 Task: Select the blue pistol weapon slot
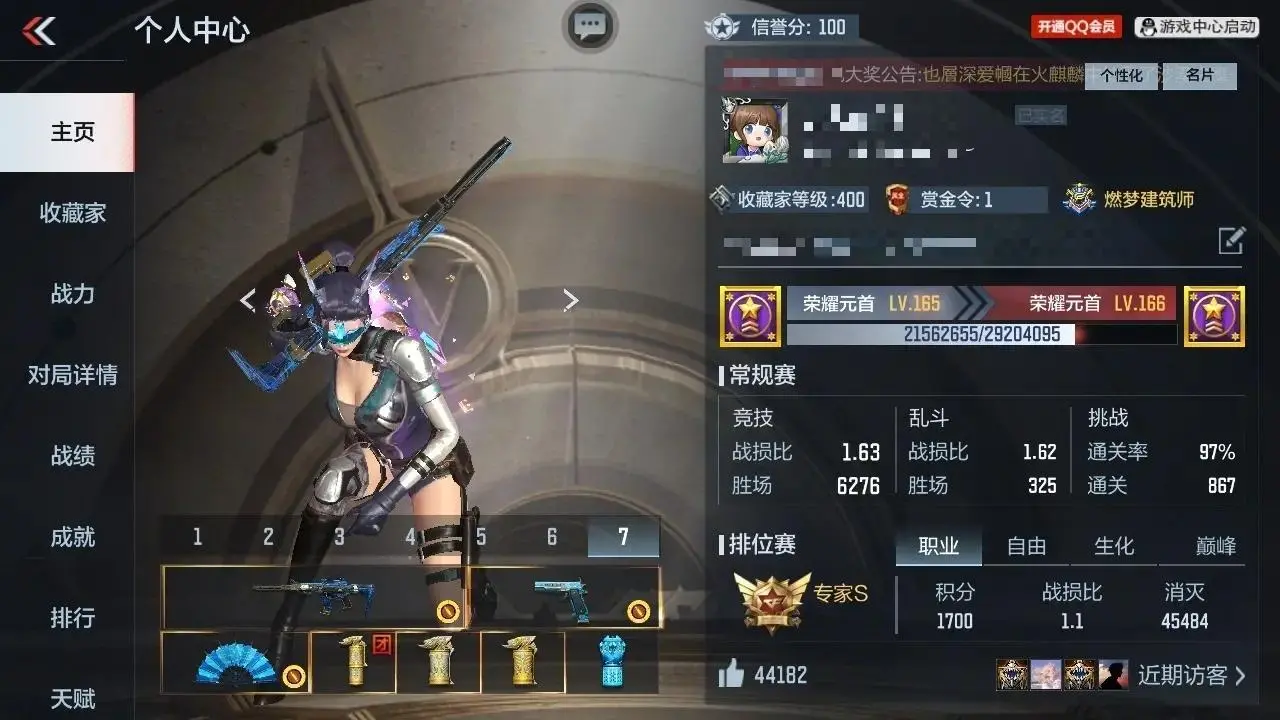(x=563, y=597)
